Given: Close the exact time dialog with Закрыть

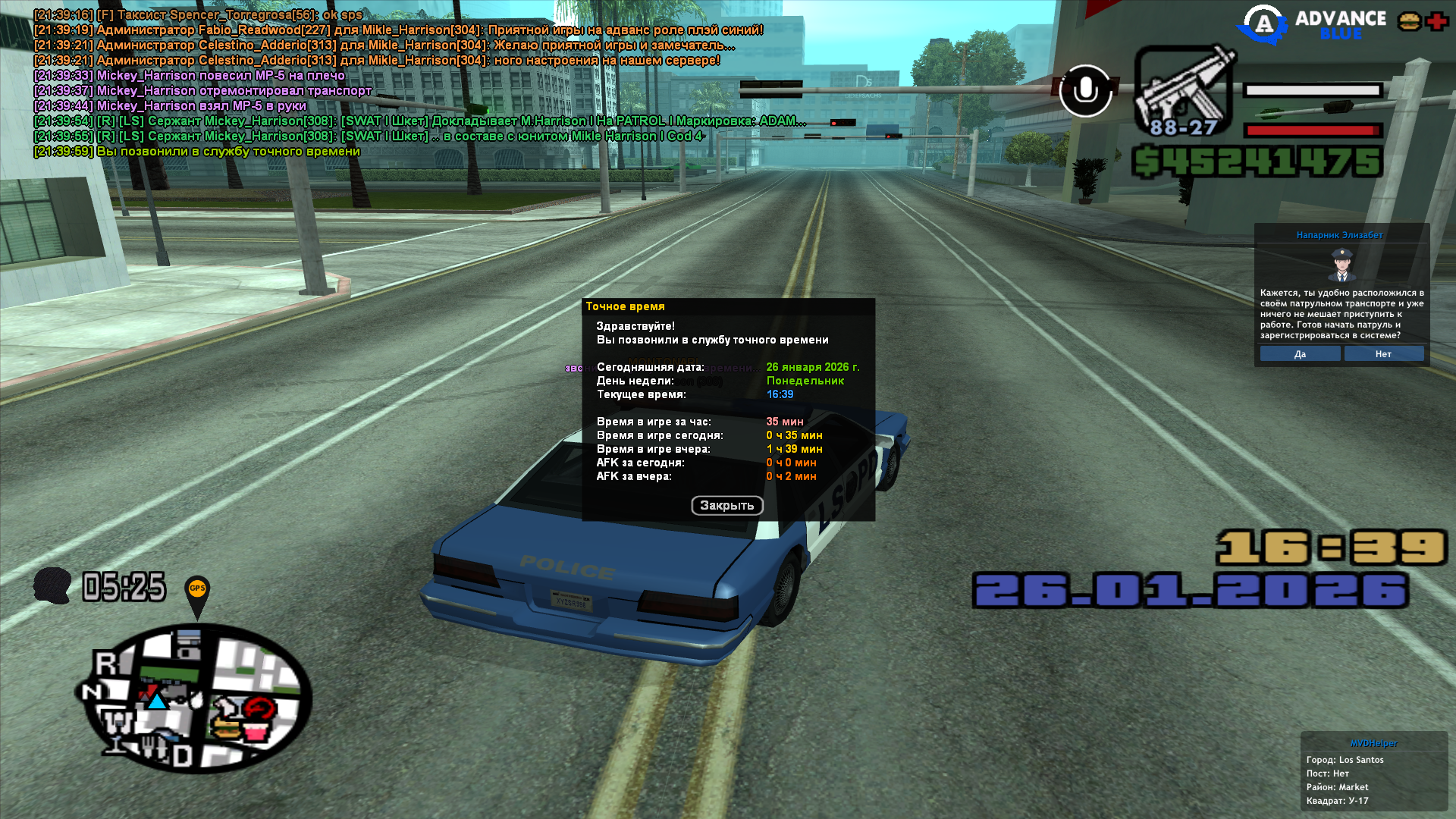Looking at the screenshot, I should [726, 506].
